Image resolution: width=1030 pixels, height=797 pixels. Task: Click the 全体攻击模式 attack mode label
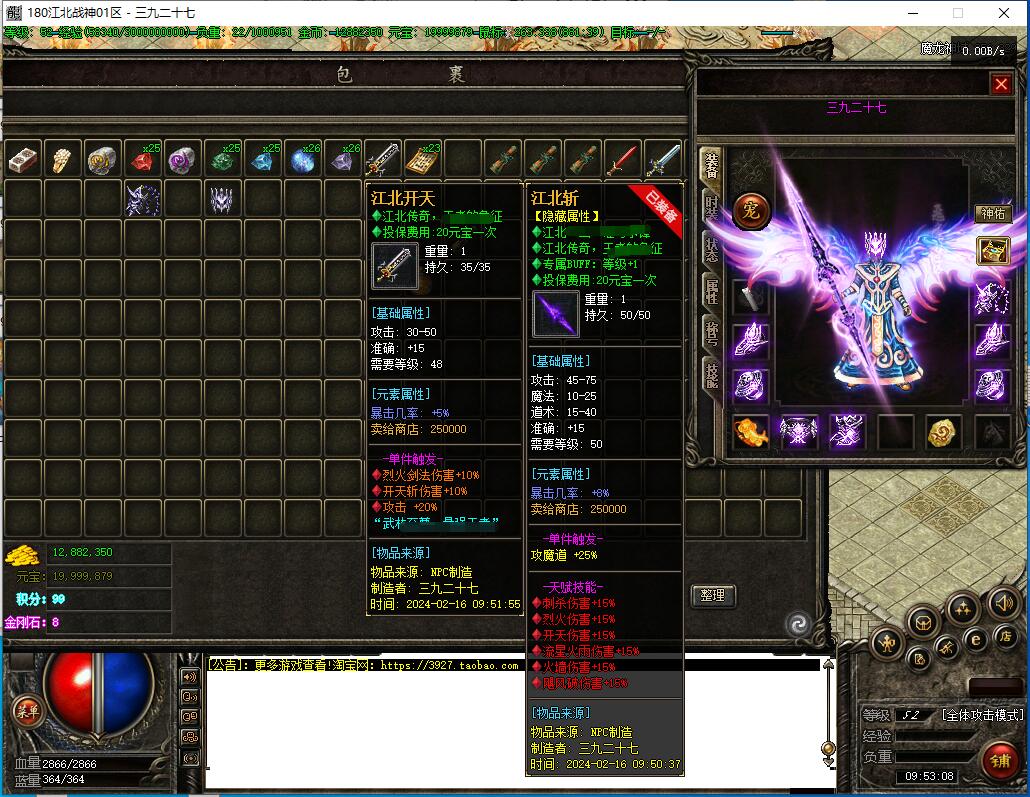click(983, 715)
